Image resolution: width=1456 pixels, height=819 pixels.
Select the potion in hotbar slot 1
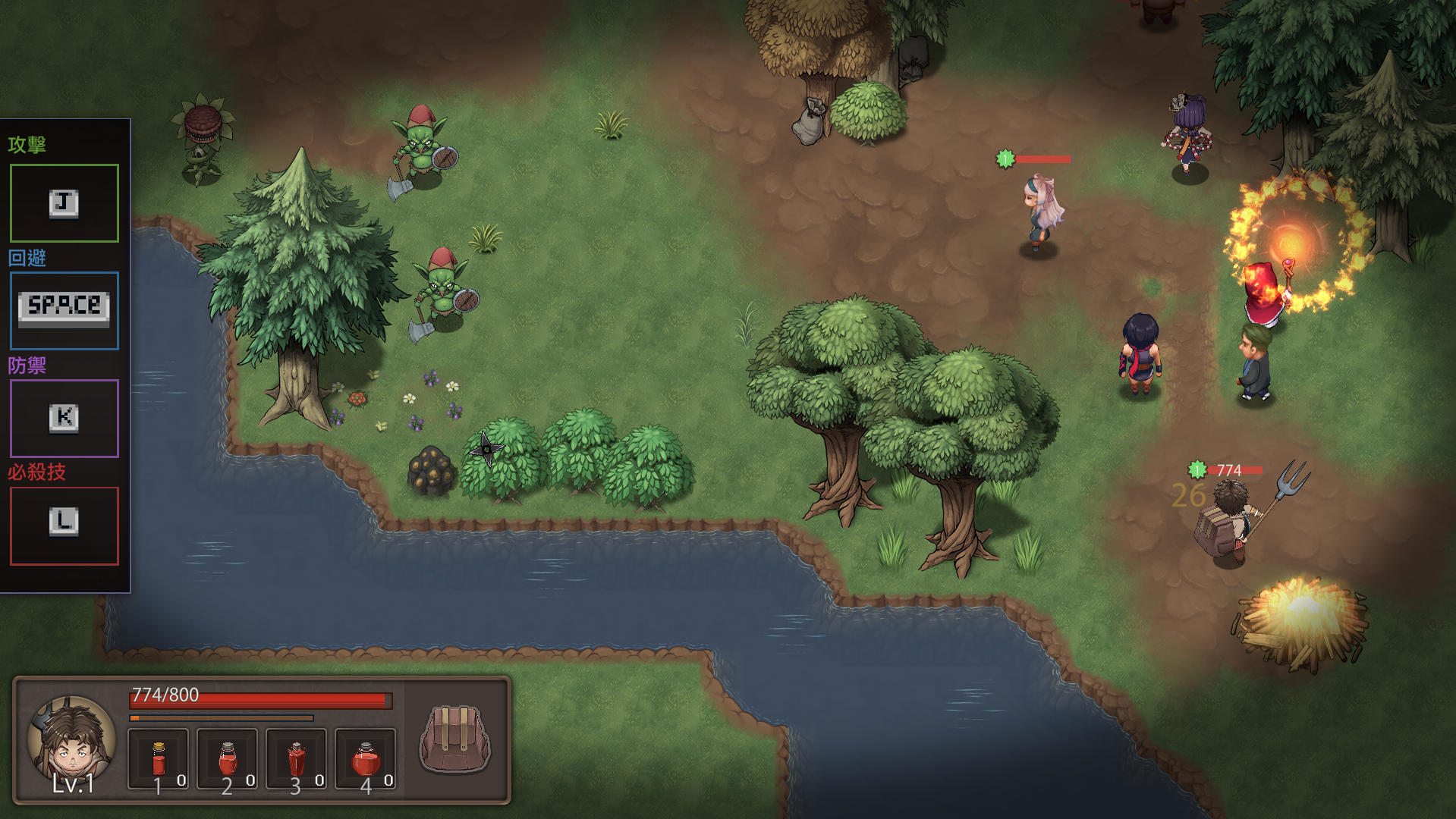click(158, 759)
